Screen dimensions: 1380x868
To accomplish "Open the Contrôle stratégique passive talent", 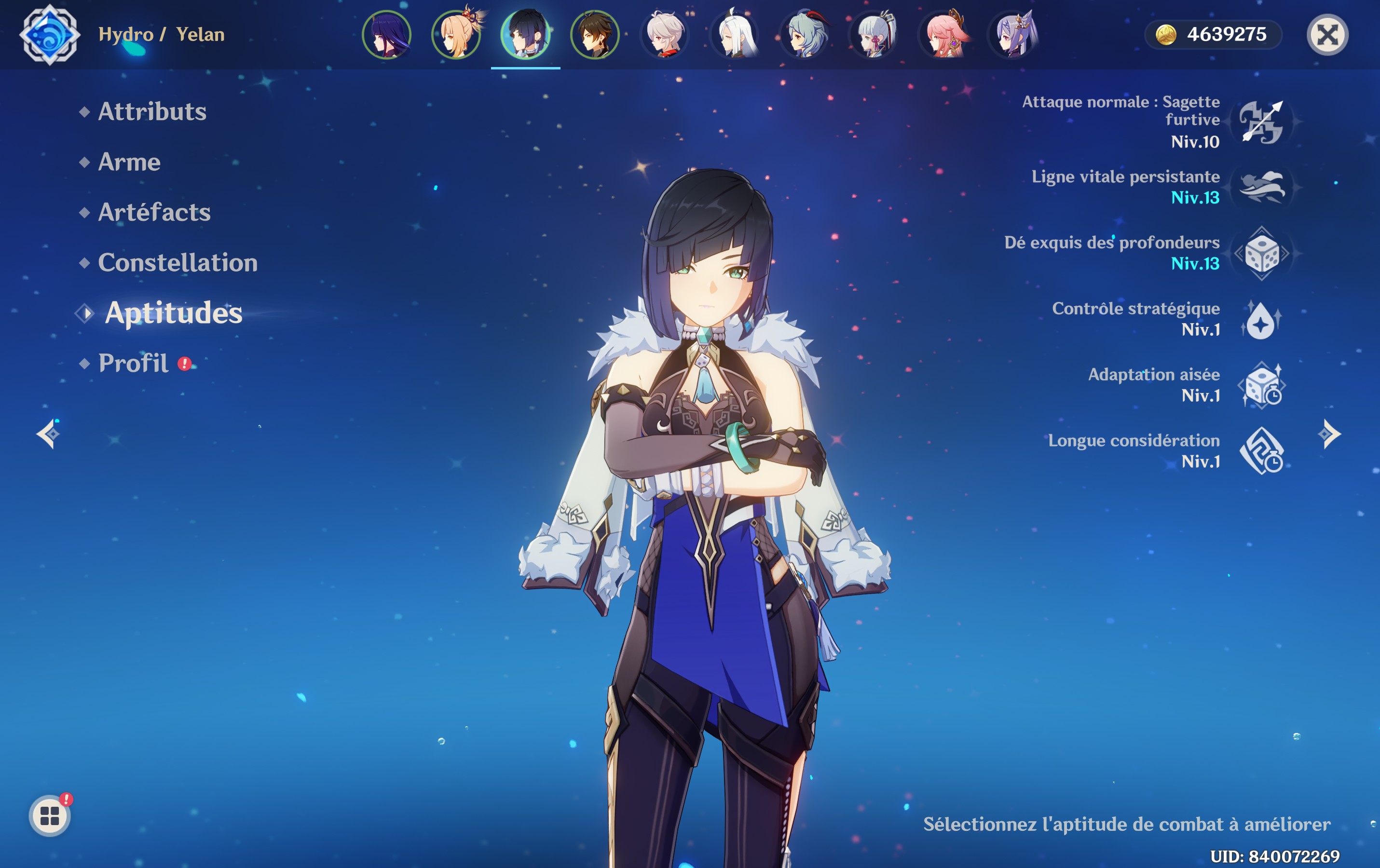I will click(x=1261, y=319).
